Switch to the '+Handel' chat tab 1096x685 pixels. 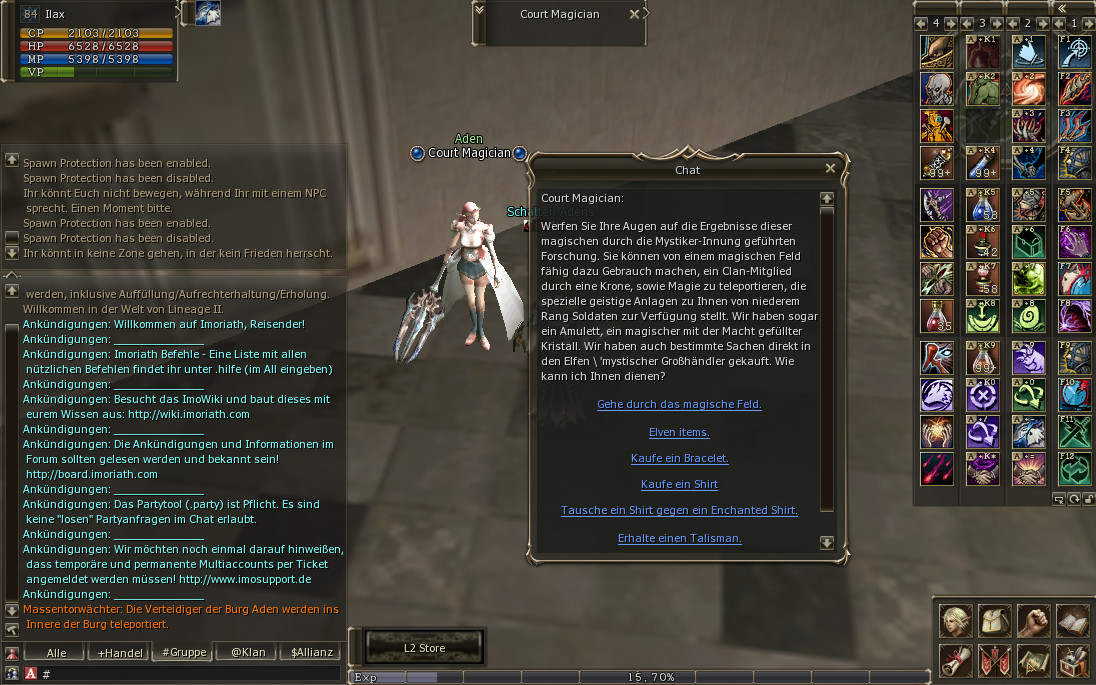(119, 653)
